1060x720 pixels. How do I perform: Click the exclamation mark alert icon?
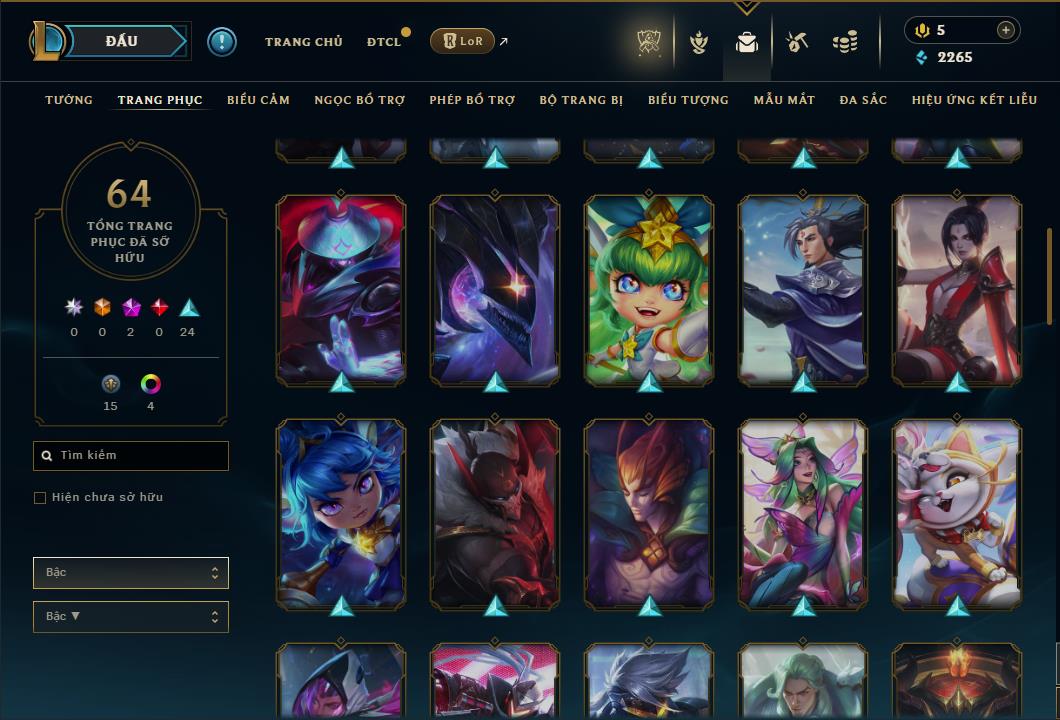[222, 42]
